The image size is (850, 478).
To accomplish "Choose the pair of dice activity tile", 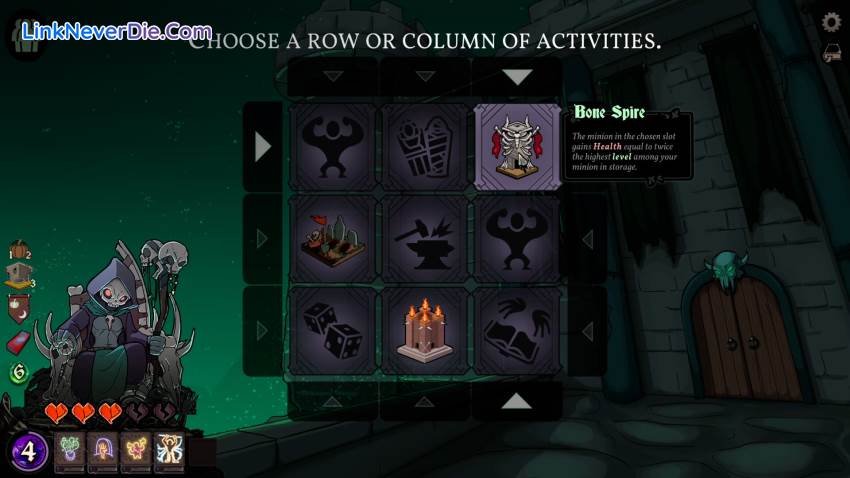I will [332, 330].
